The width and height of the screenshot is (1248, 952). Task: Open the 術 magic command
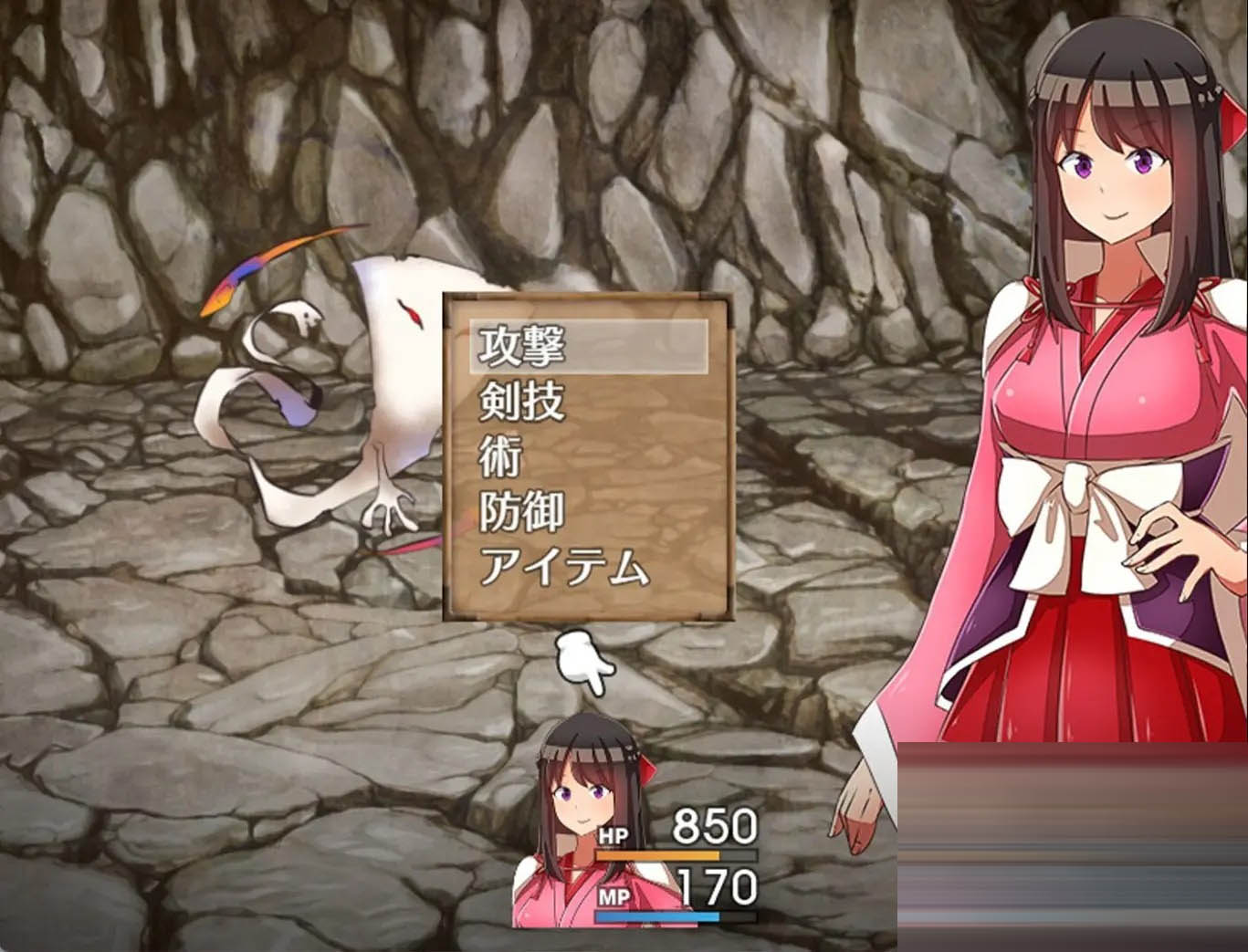[x=500, y=456]
